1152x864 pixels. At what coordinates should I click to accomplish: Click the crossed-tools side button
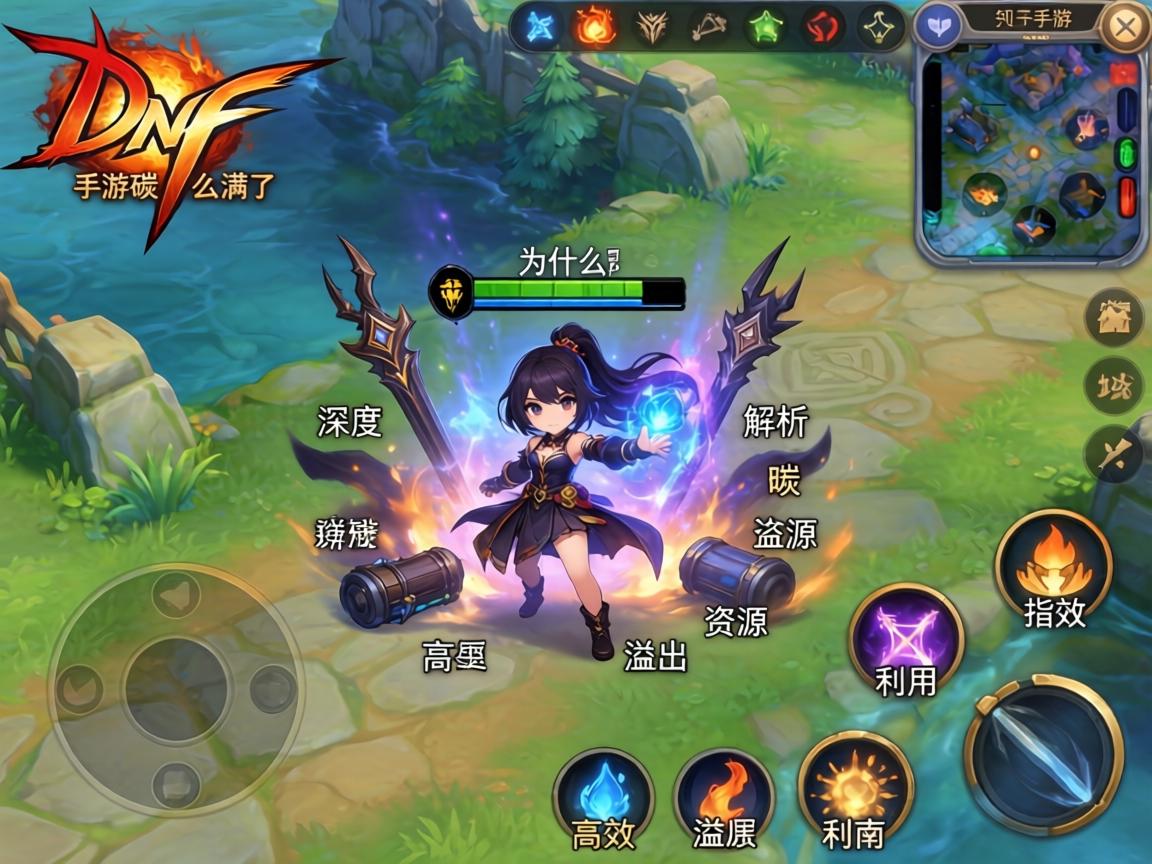(1113, 454)
